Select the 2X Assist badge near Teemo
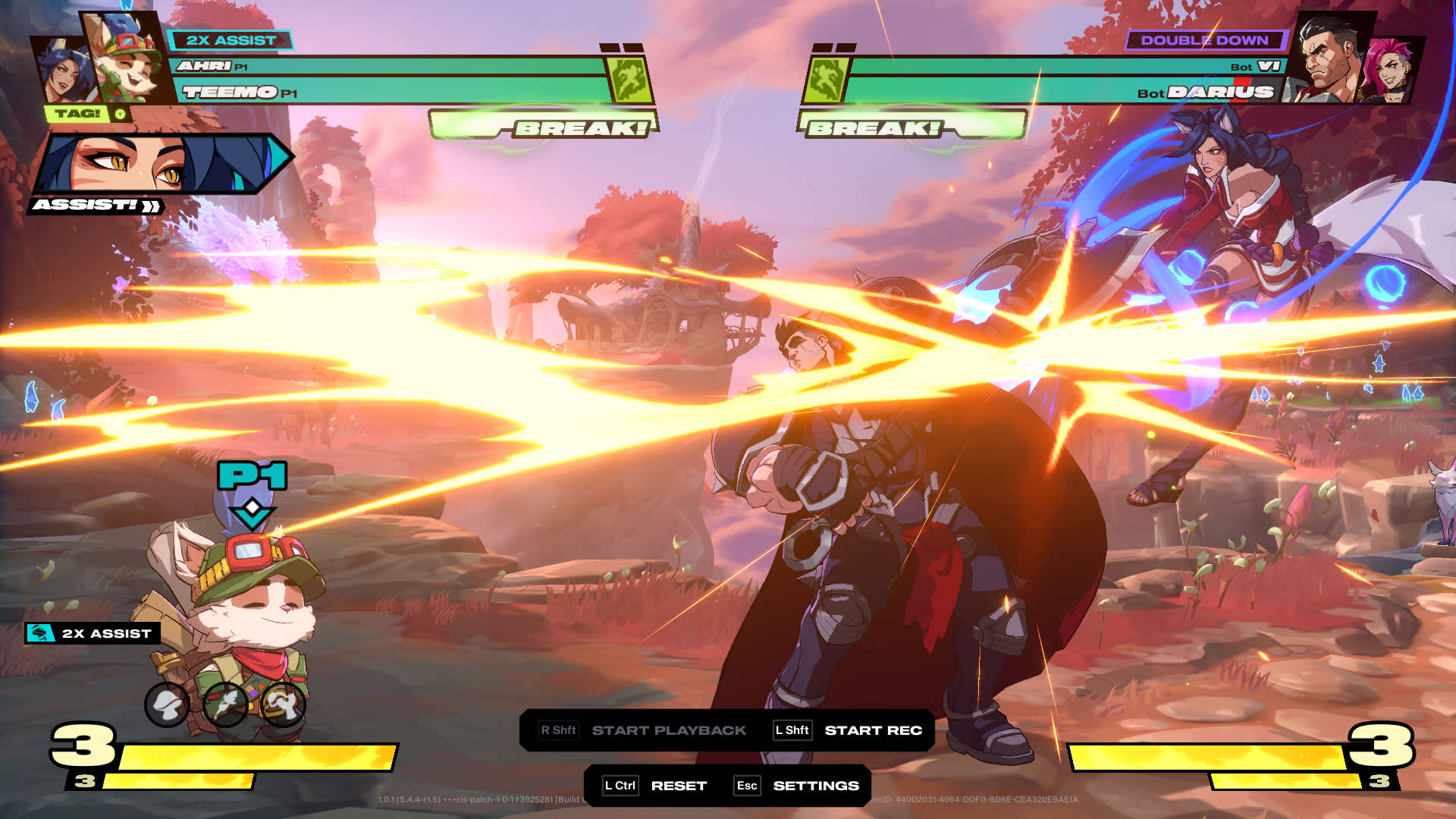The width and height of the screenshot is (1456, 819). point(93,633)
